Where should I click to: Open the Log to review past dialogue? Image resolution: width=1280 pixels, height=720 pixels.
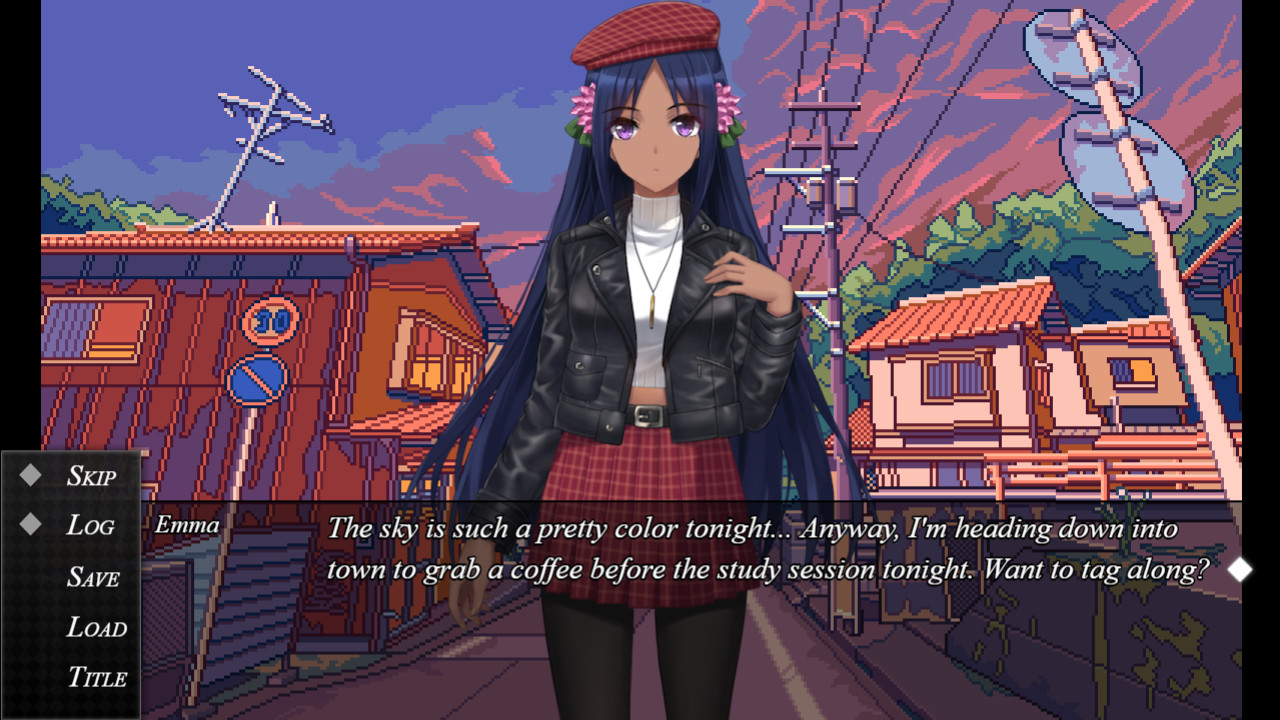(x=90, y=525)
